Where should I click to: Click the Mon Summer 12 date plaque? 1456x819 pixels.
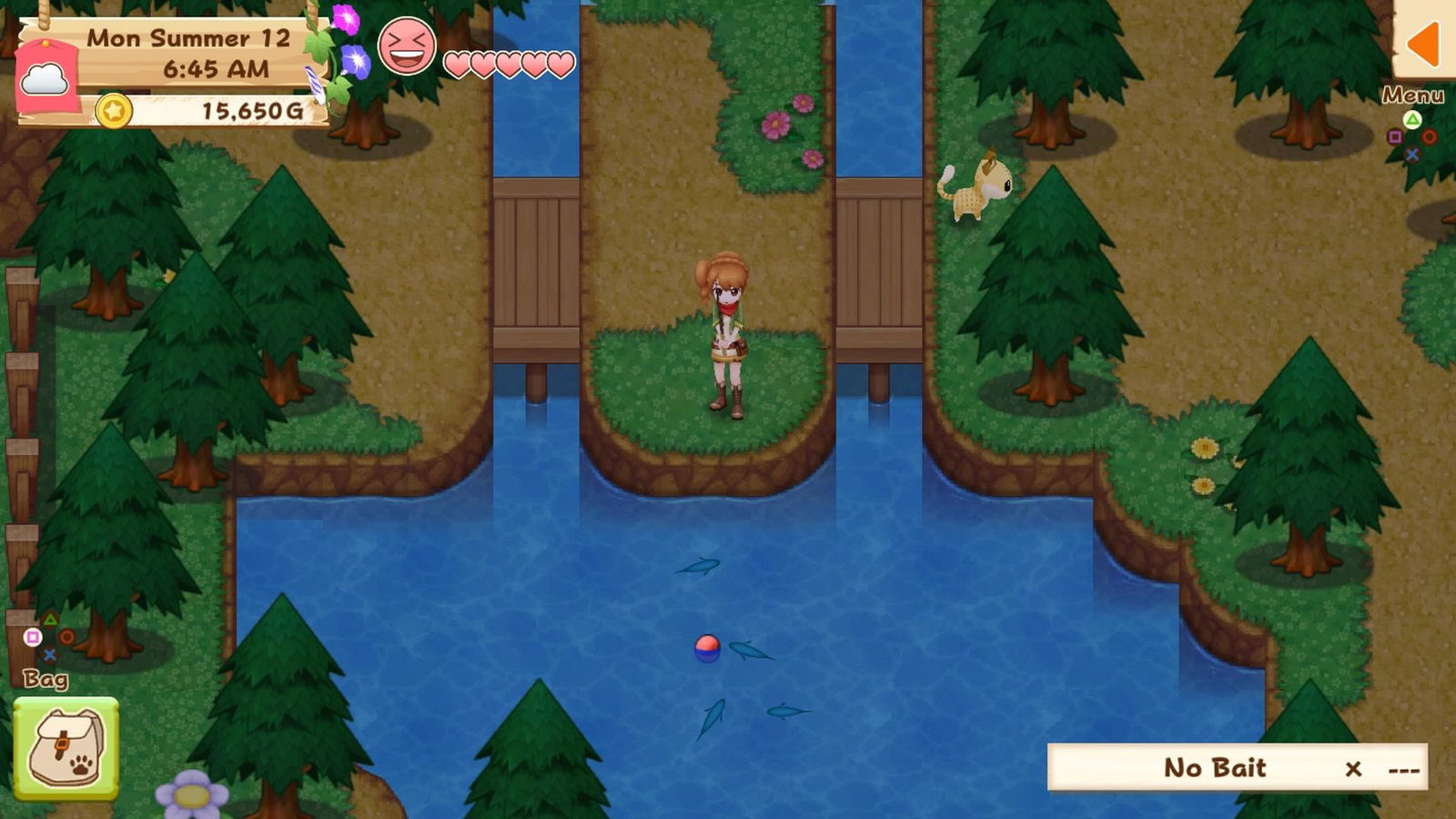[x=187, y=39]
